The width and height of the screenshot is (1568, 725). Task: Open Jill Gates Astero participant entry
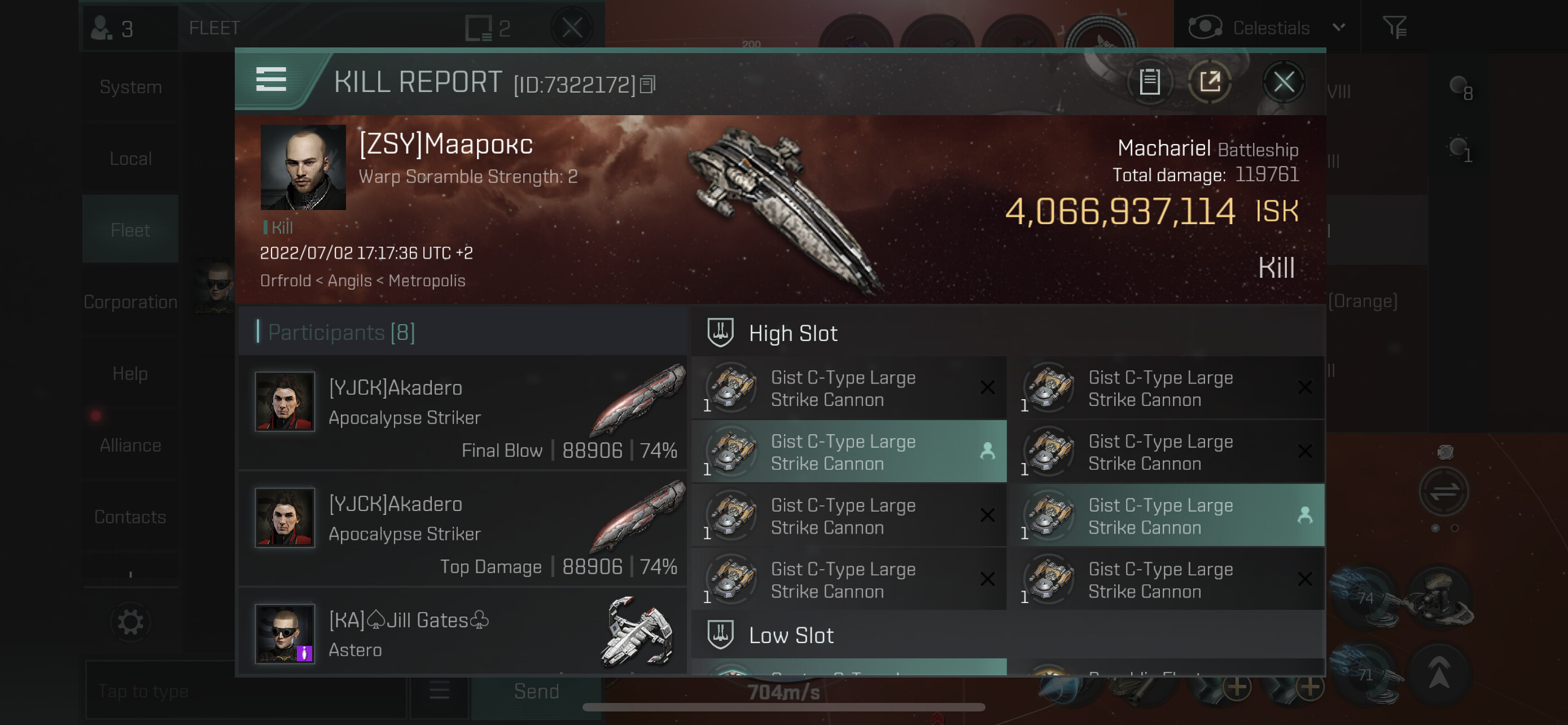[x=463, y=634]
